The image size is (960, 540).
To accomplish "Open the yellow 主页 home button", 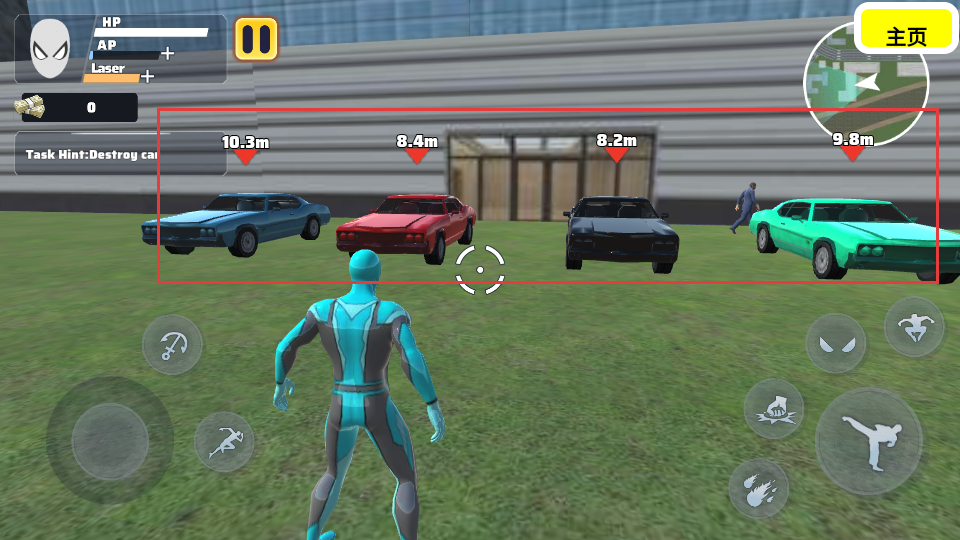I will pyautogui.click(x=906, y=35).
